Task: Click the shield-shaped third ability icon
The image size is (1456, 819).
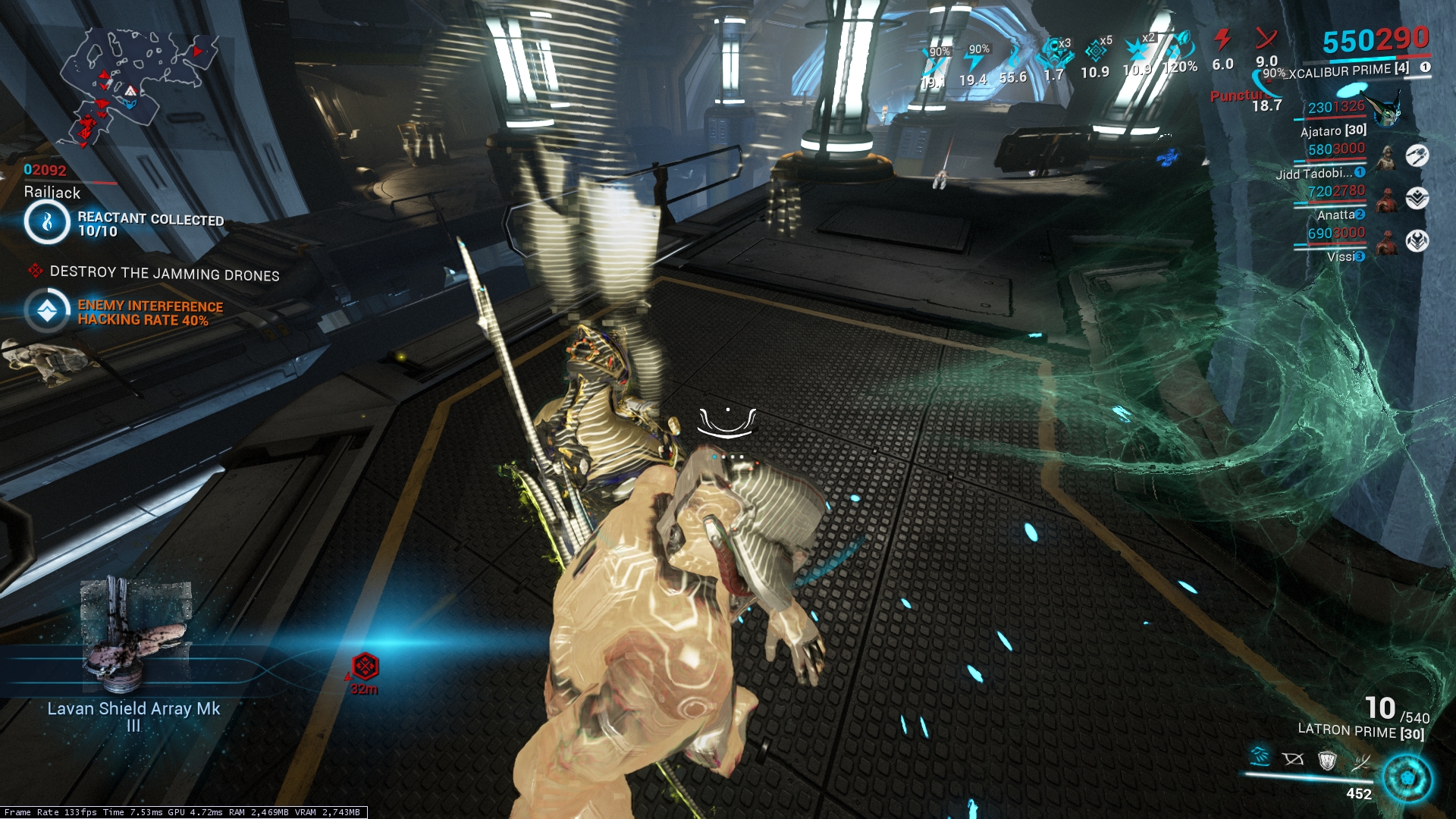Action: point(1327,761)
